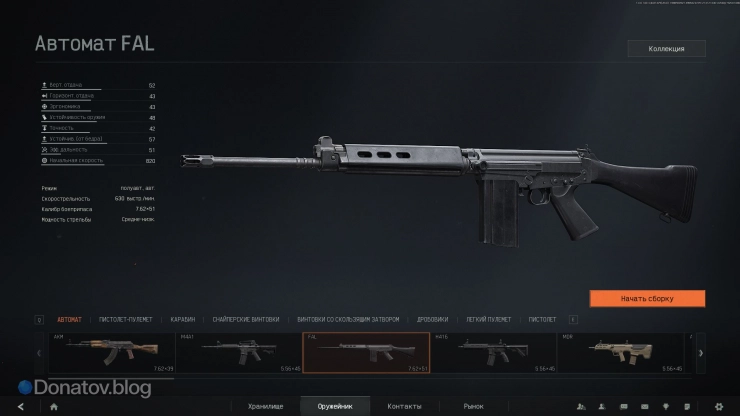Open the Снайперские винтовки tab

241,320
